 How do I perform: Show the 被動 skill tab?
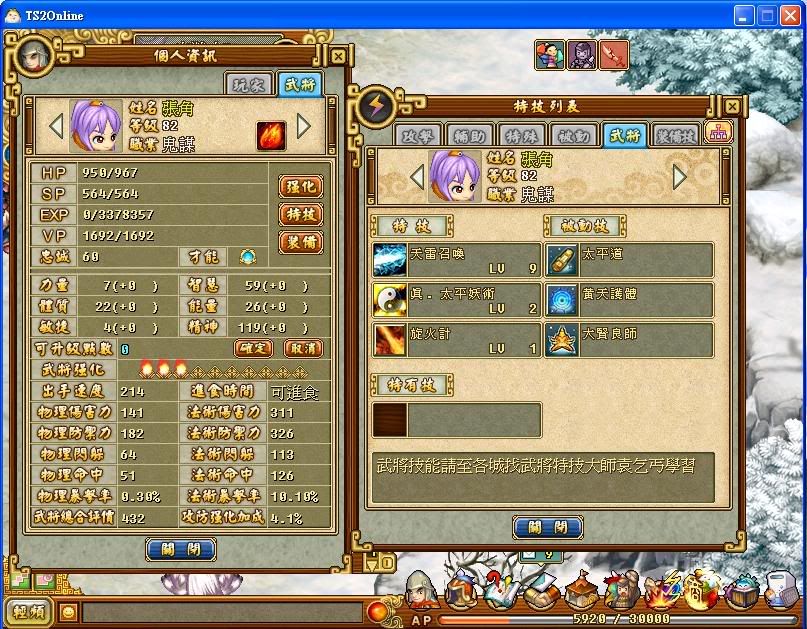573,135
